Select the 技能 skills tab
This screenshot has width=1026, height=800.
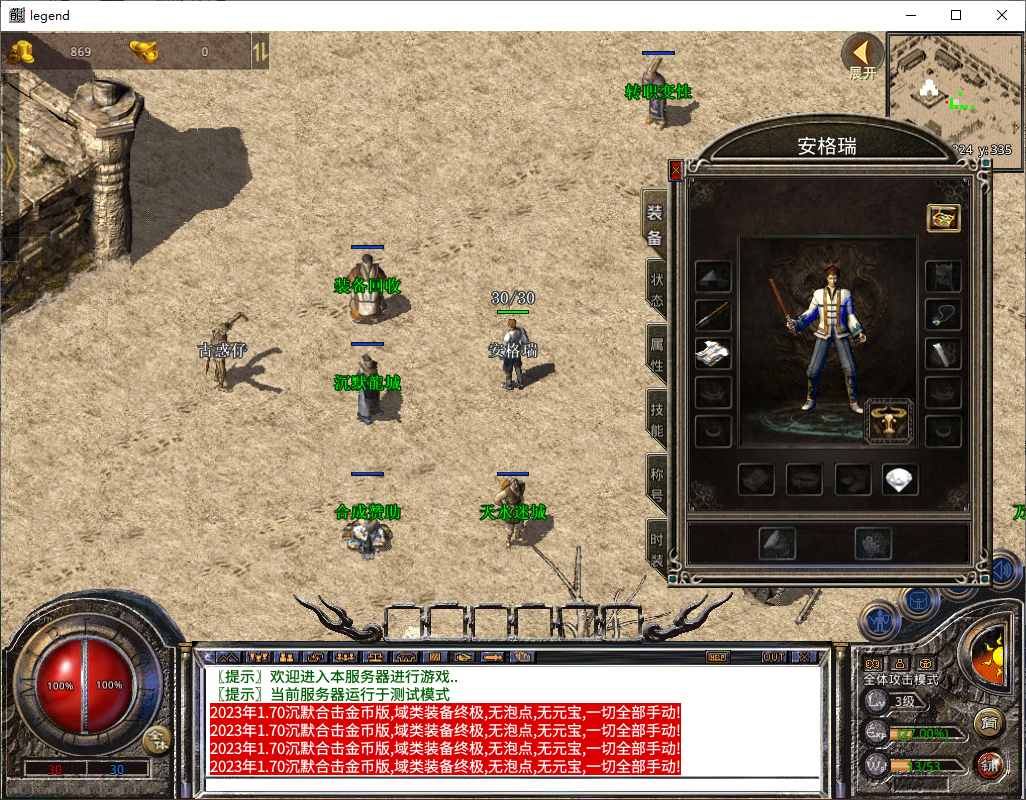point(656,419)
